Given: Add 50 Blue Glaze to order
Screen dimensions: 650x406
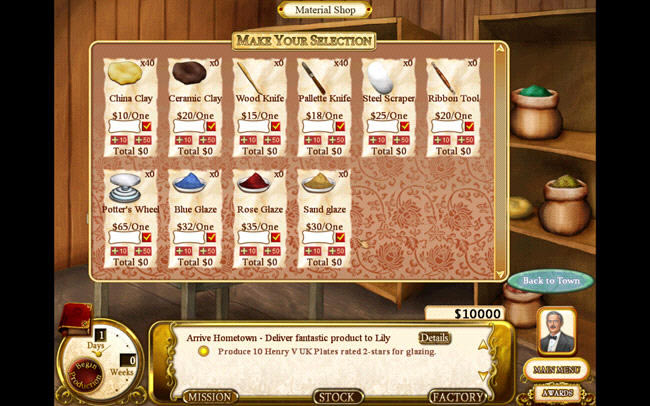Looking at the screenshot, I should click(207, 251).
